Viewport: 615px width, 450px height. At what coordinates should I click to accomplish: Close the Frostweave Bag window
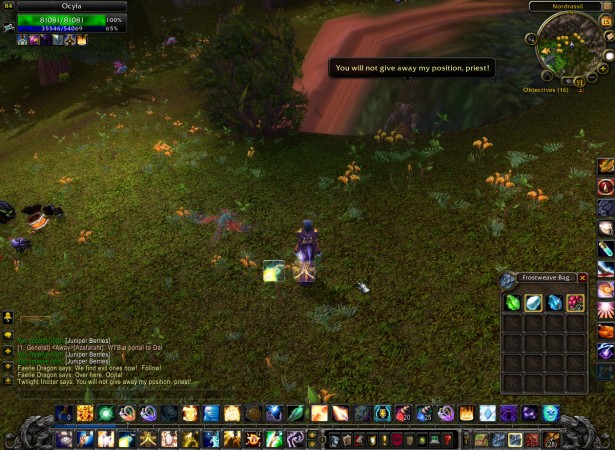(x=583, y=278)
